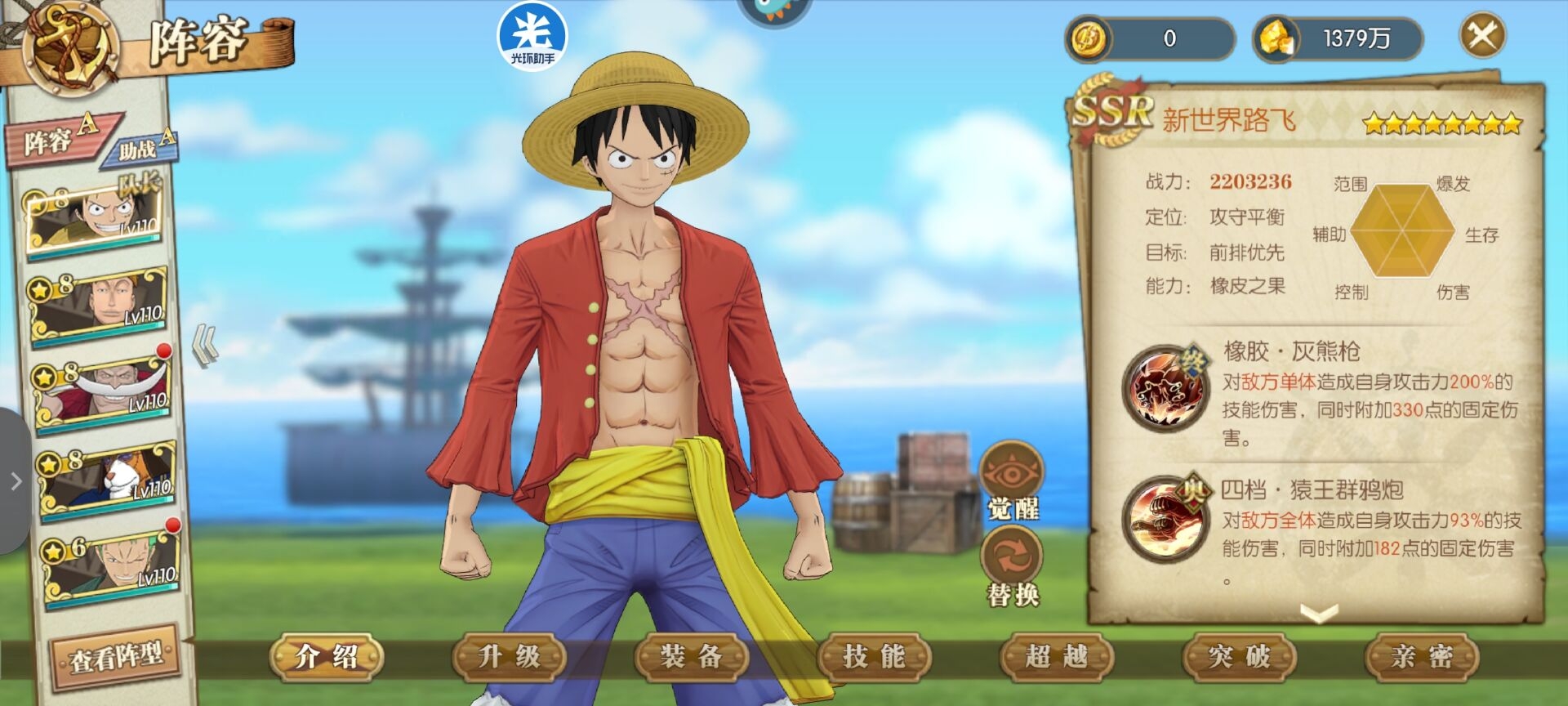Go to the 升级 level-up tab
This screenshot has height=706, width=1568.
pos(510,656)
